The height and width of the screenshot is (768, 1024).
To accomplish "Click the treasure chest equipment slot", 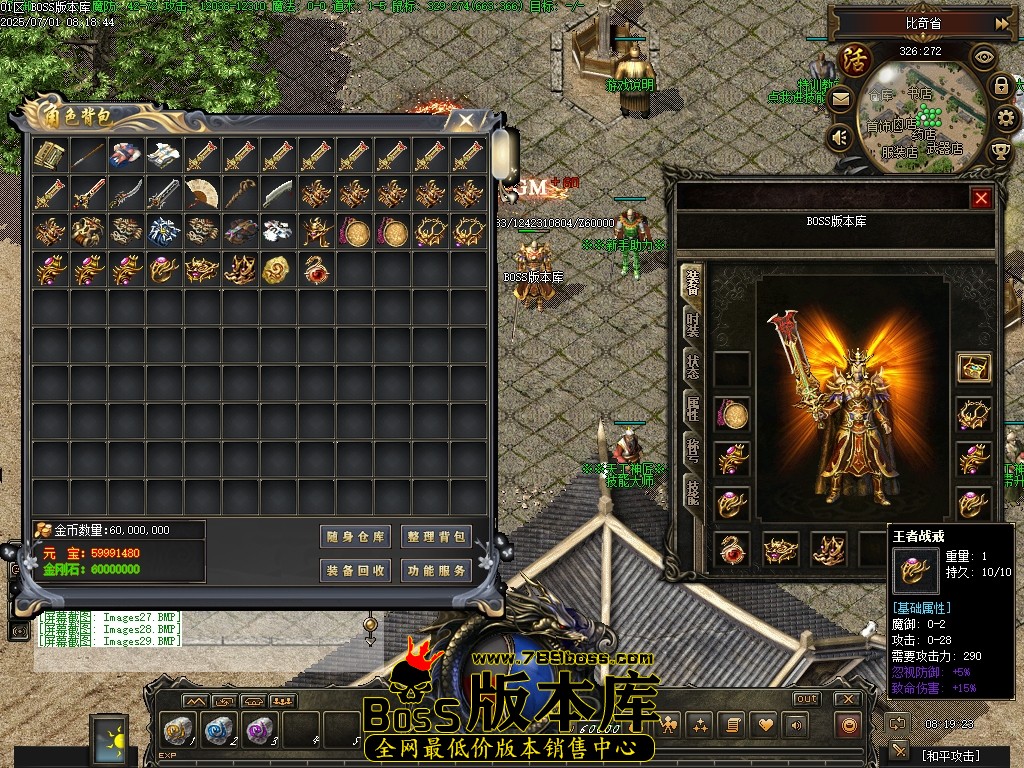I will coord(973,368).
